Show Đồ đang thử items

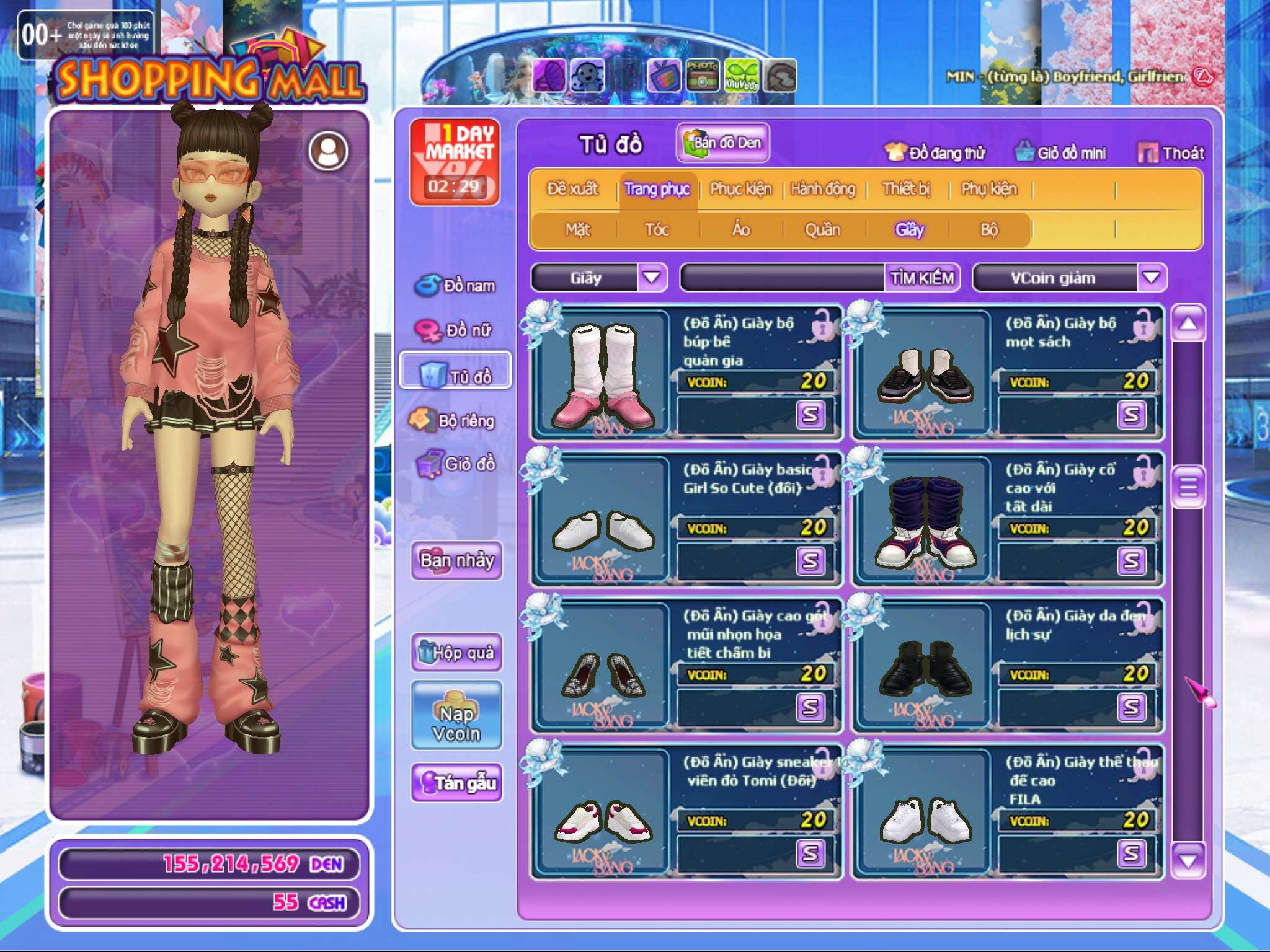(x=935, y=152)
